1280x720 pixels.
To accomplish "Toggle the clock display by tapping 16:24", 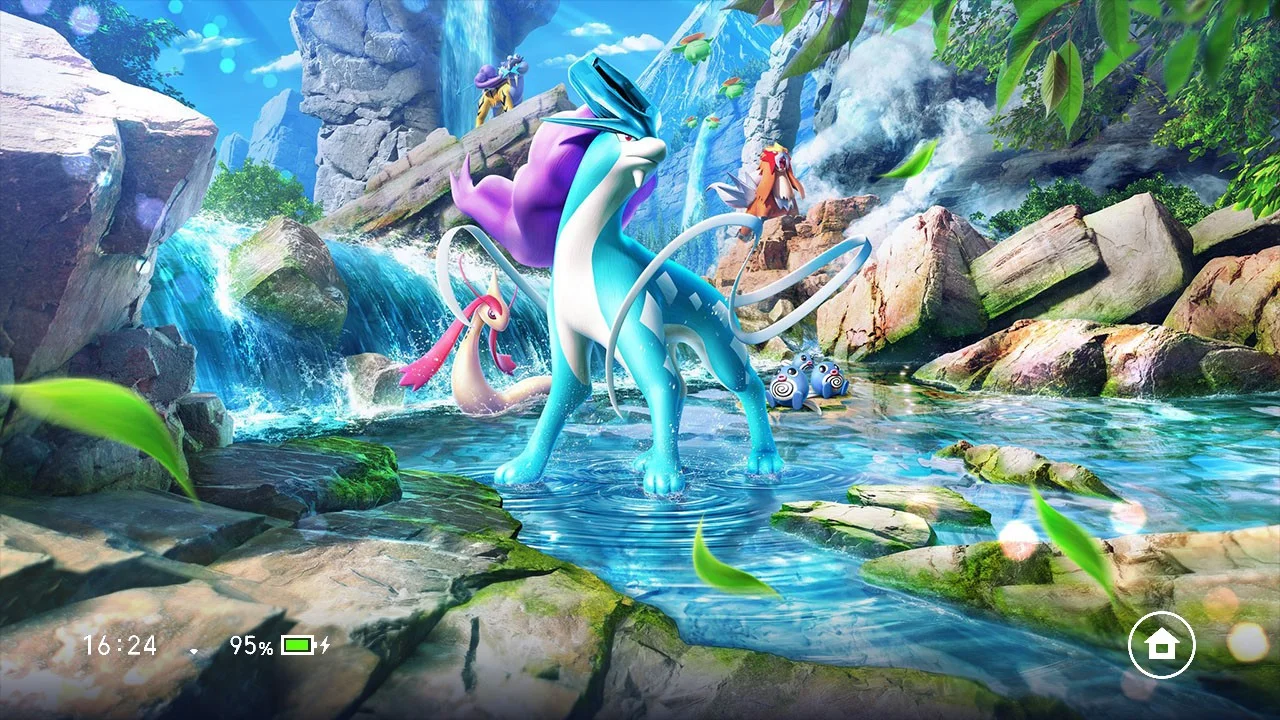I will (x=120, y=645).
